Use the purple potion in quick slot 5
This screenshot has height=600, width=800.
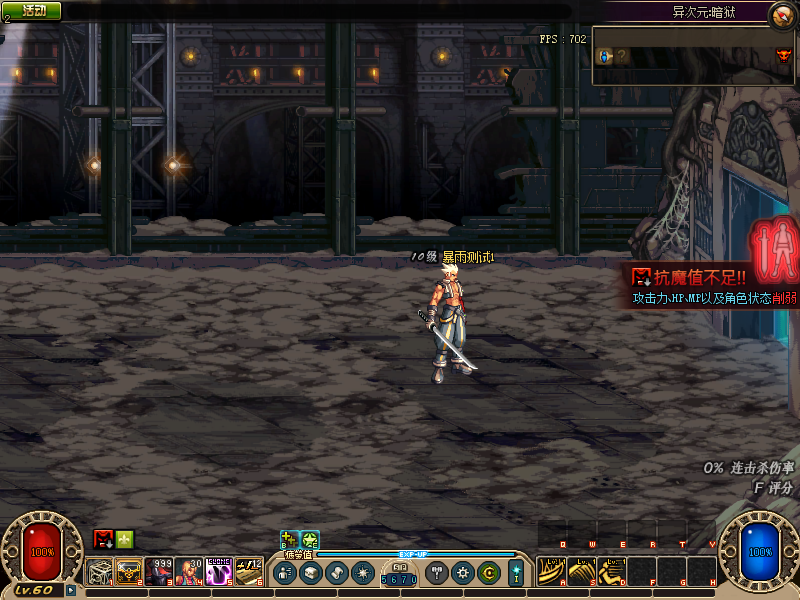(219, 571)
